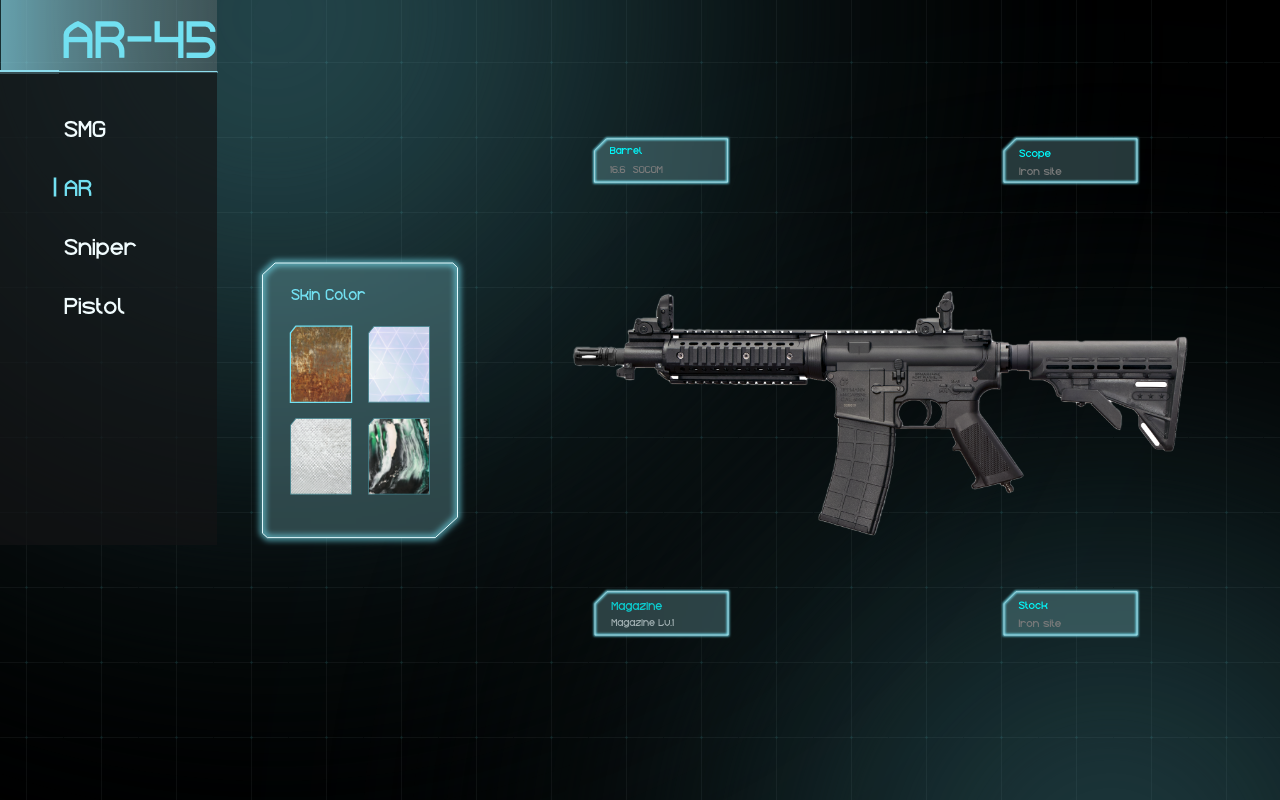Screen dimensions: 1280x800
Task: Switch to the AR category
Action: click(x=78, y=189)
